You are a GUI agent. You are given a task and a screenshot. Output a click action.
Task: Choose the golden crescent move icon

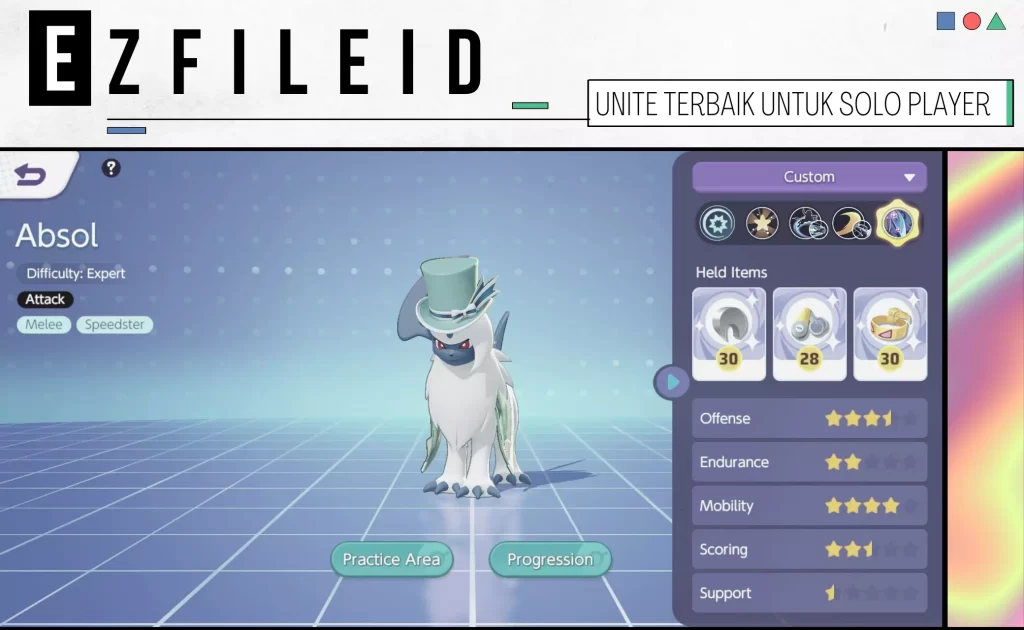pyautogui.click(x=850, y=222)
